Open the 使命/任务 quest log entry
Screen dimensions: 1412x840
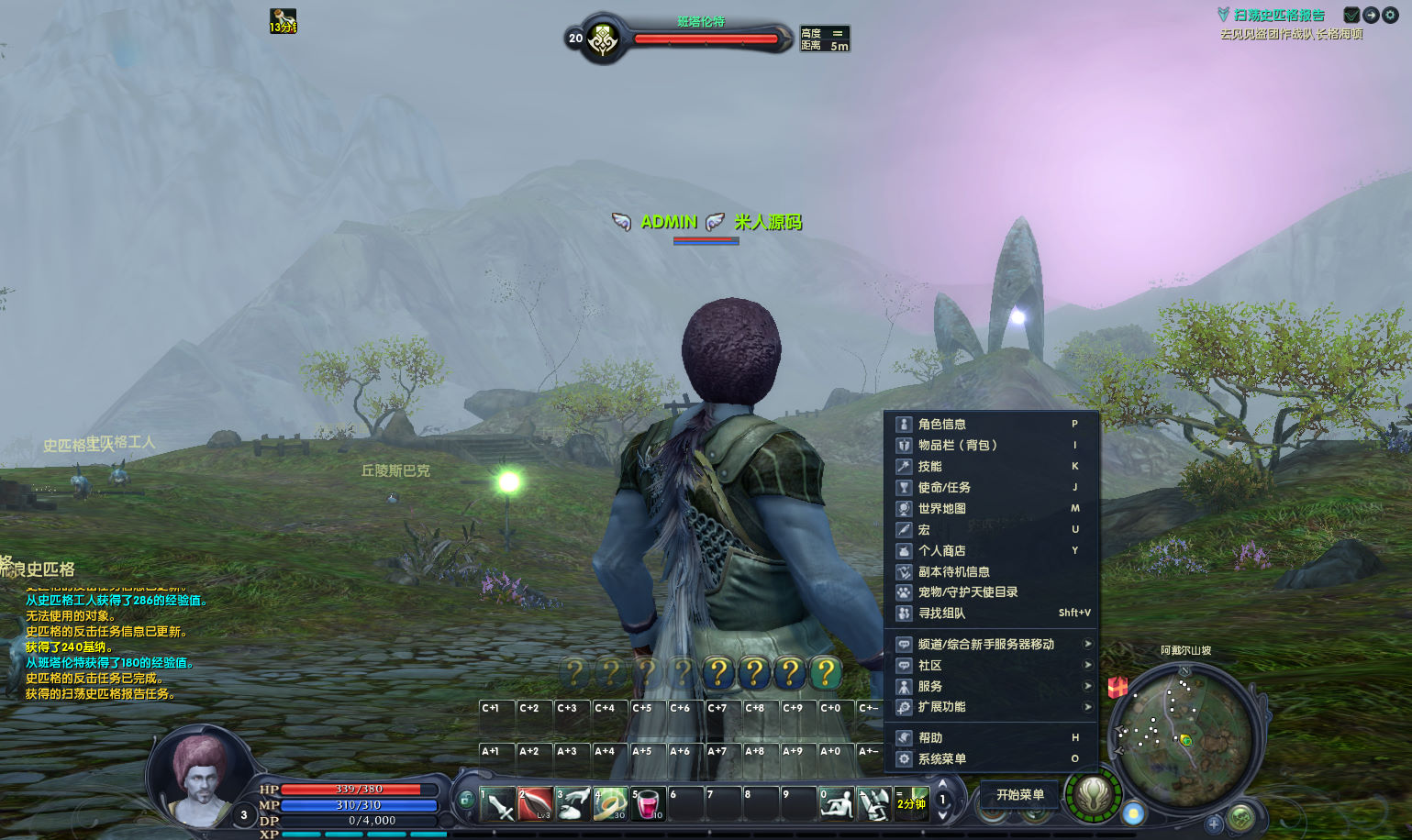click(944, 488)
